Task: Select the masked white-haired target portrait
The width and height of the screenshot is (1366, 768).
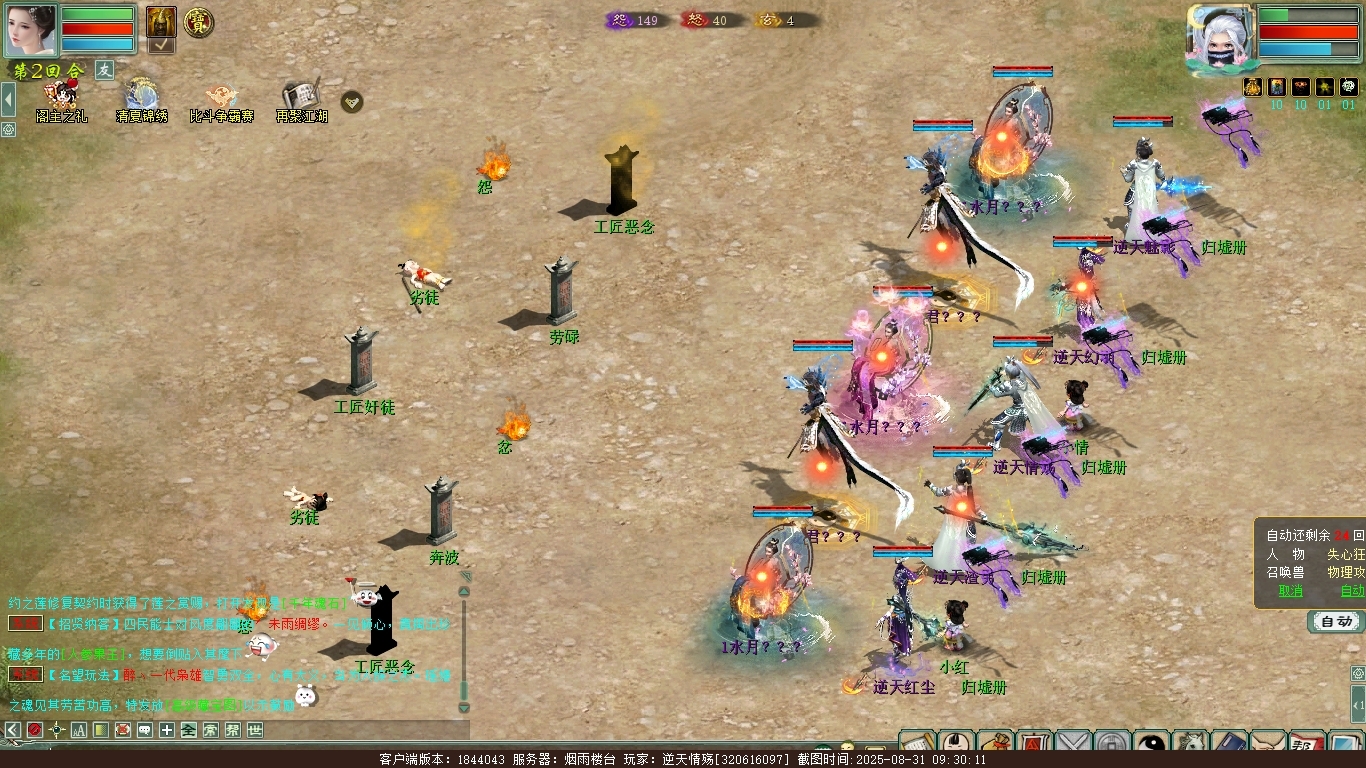Action: 1219,38
